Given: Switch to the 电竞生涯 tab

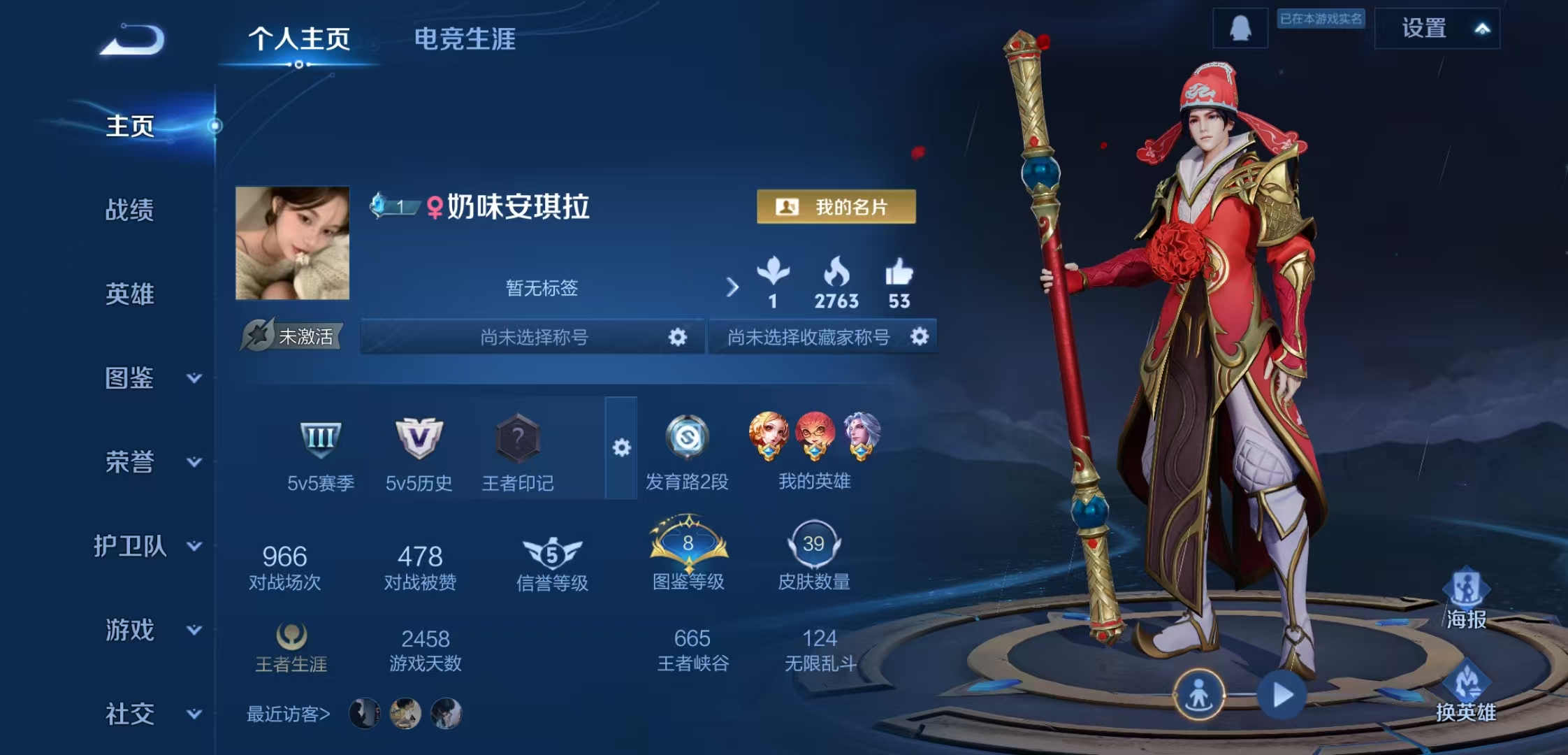Looking at the screenshot, I should [465, 39].
